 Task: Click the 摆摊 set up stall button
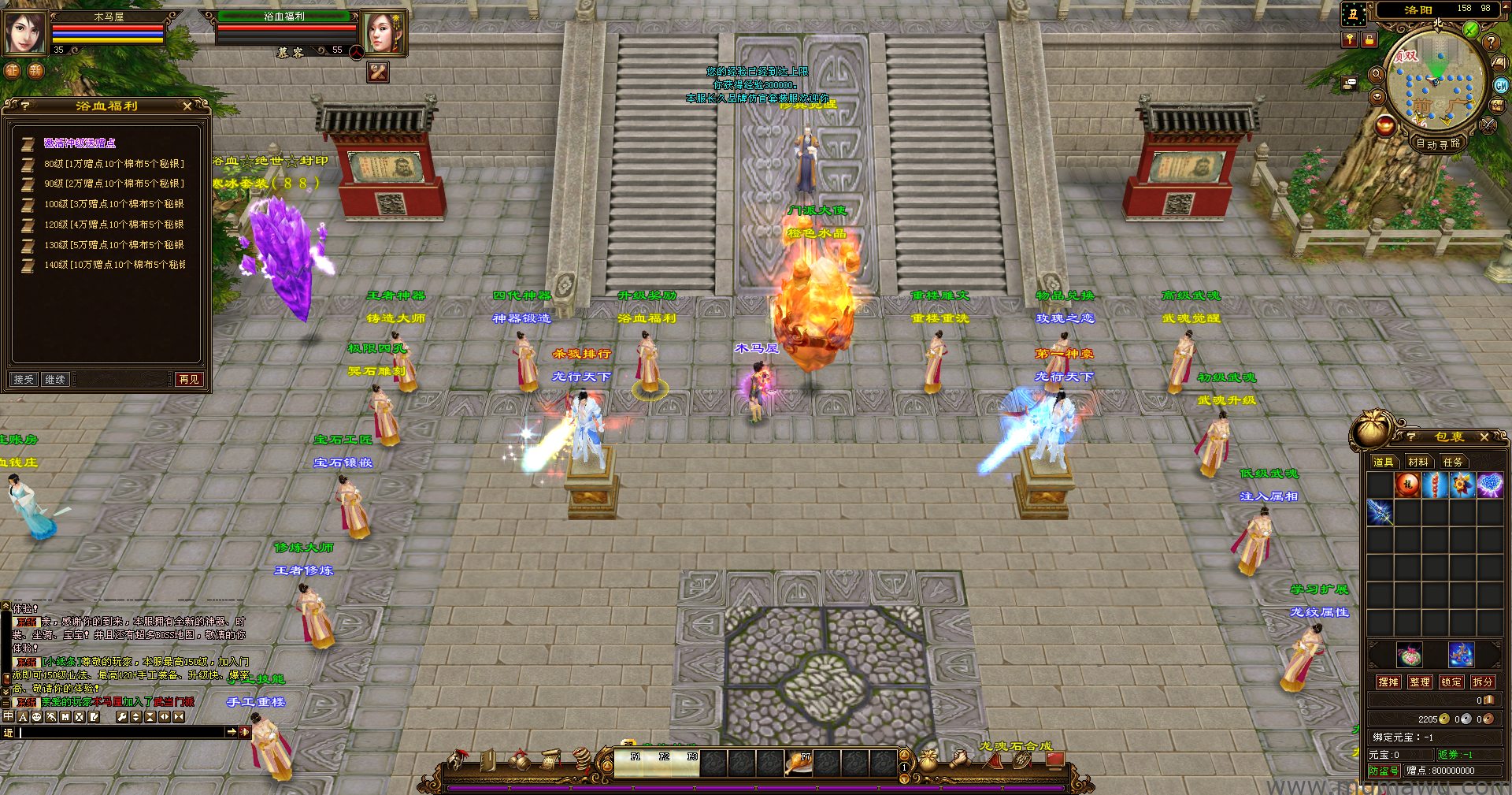(1388, 682)
